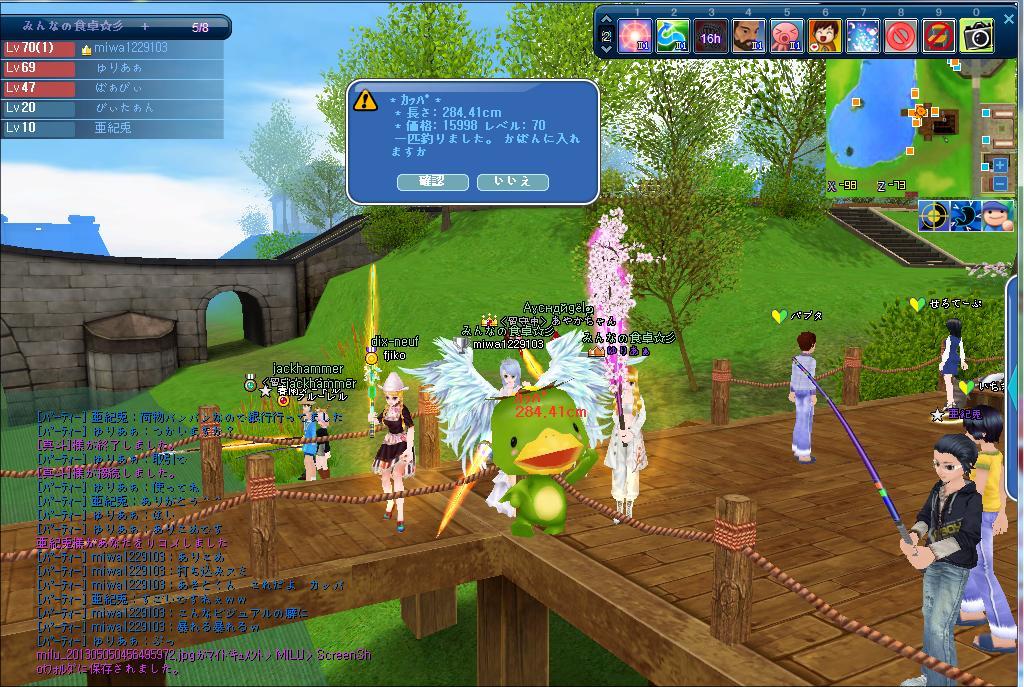Trigger the pink octopus emote icon
The image size is (1024, 687).
787,37
